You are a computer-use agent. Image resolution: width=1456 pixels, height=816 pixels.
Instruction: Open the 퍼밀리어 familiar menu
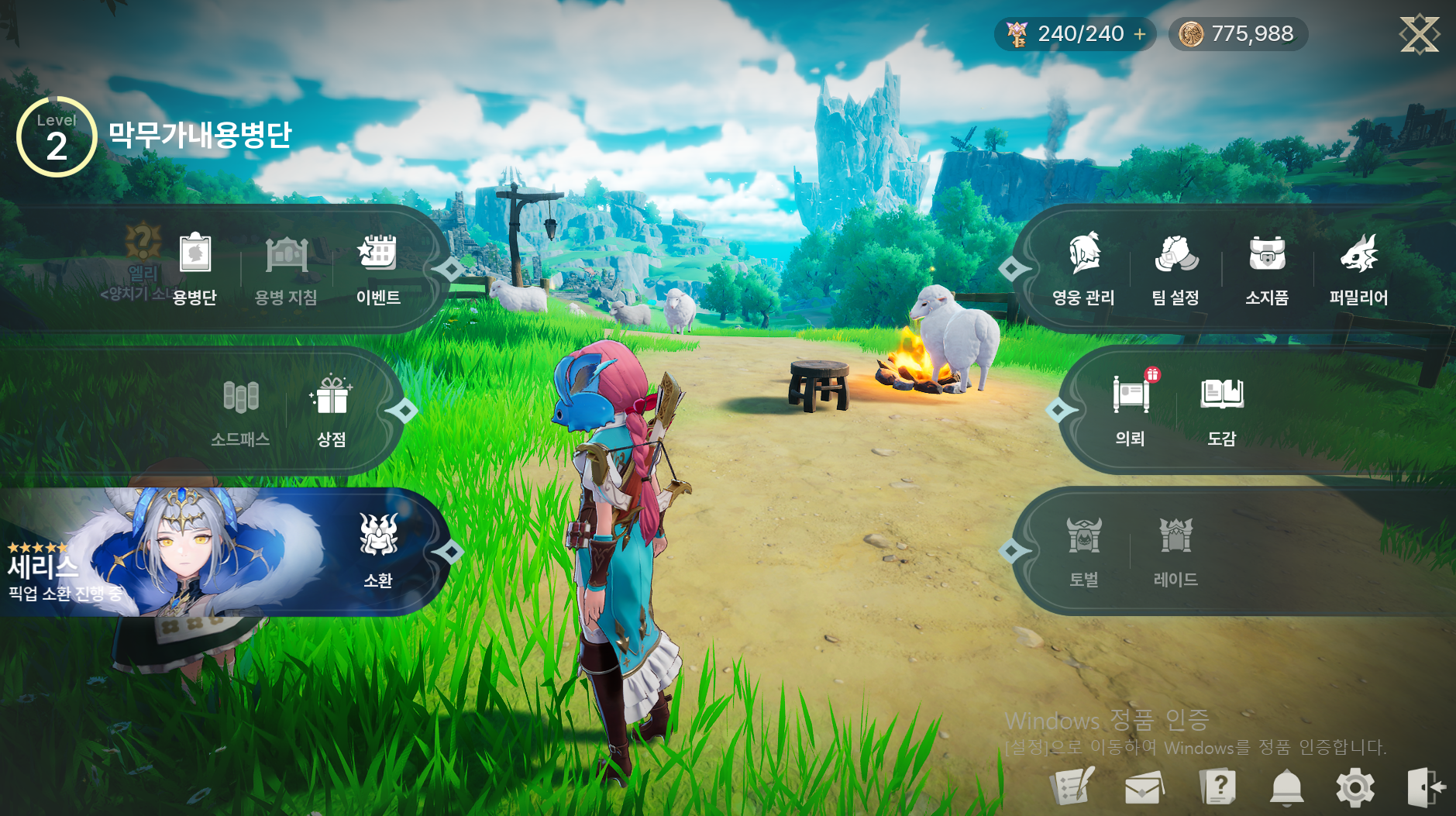click(x=1358, y=267)
